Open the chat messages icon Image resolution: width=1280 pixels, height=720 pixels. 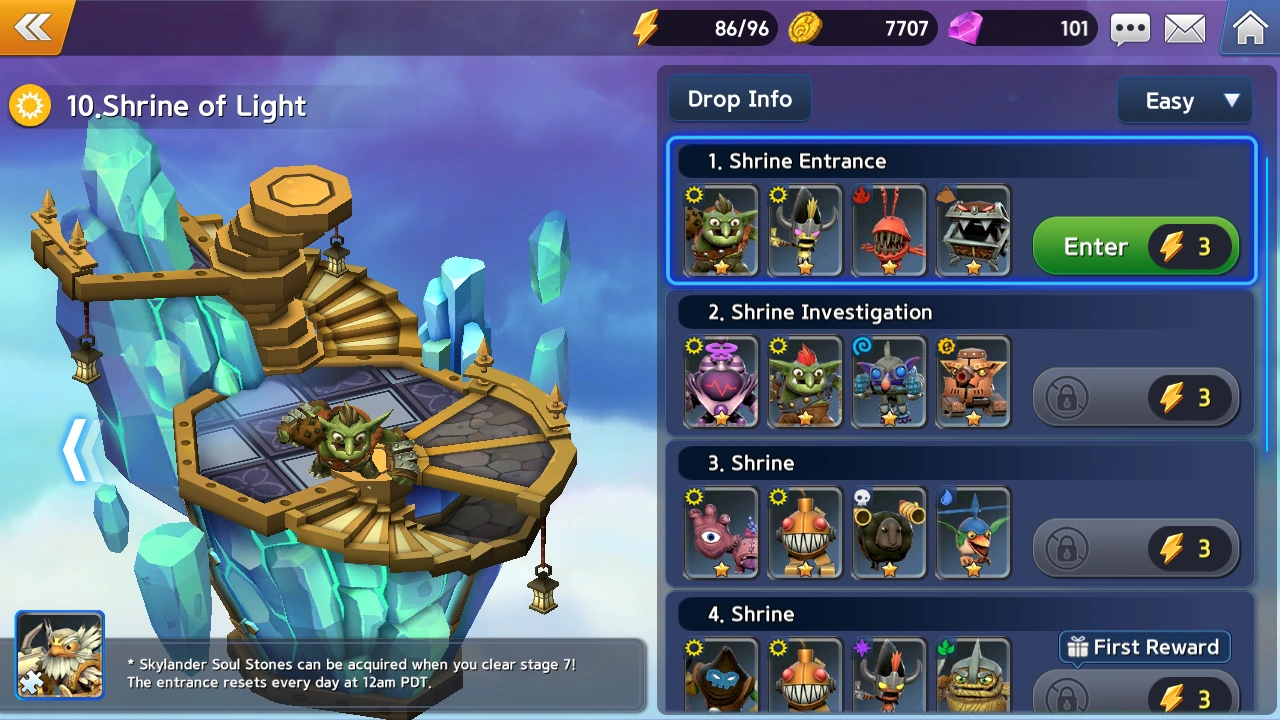coord(1130,29)
